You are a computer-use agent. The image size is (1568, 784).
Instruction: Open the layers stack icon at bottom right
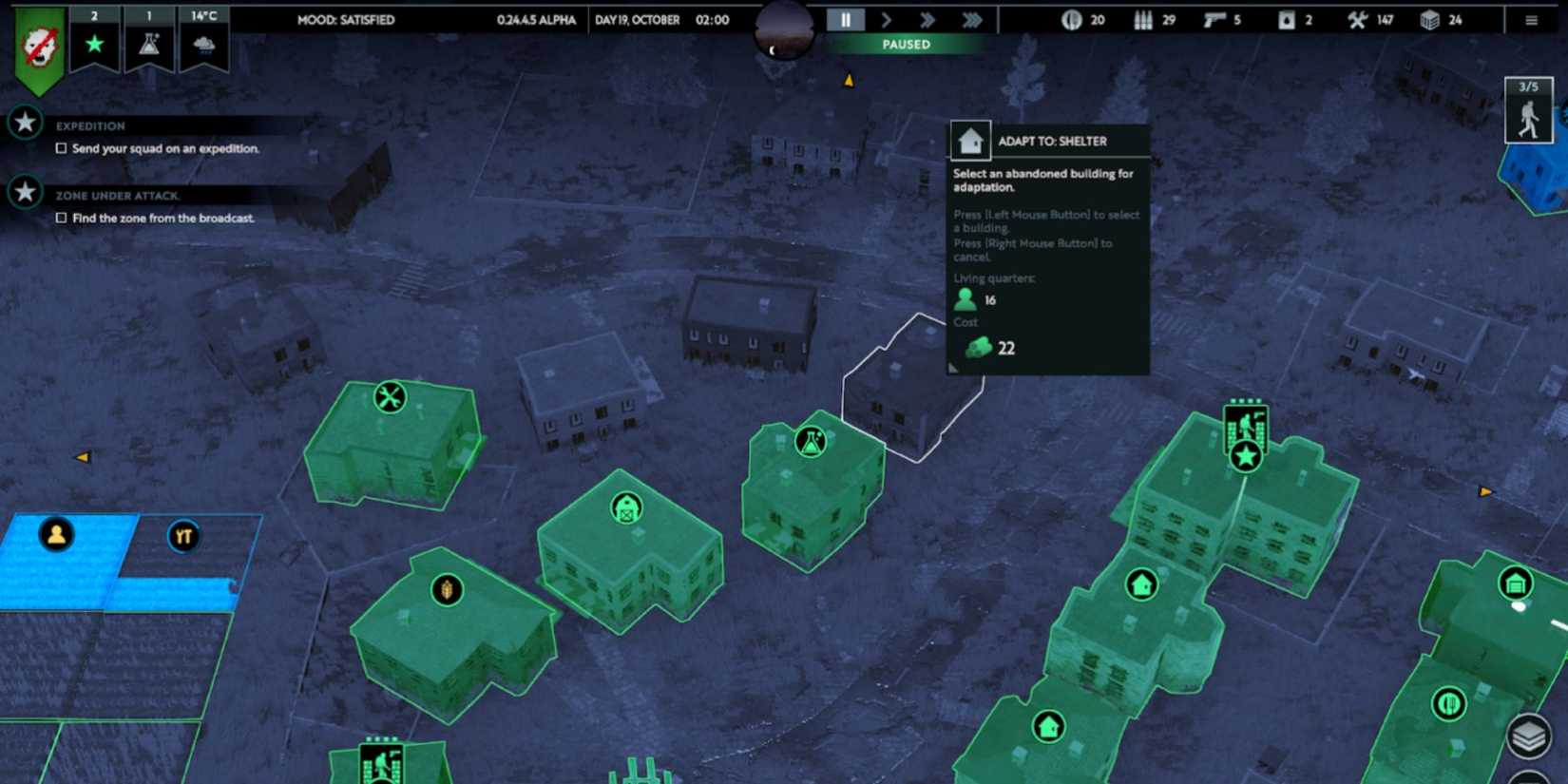click(1531, 735)
